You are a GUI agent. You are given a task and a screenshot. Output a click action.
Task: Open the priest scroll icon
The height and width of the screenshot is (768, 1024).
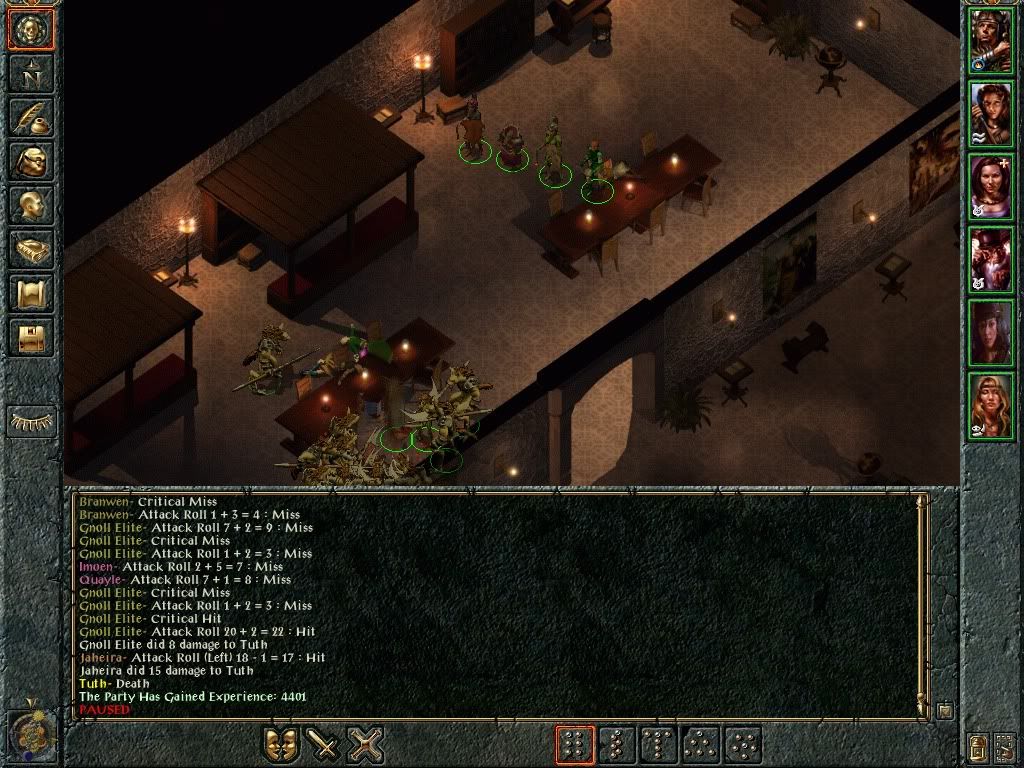(31, 293)
